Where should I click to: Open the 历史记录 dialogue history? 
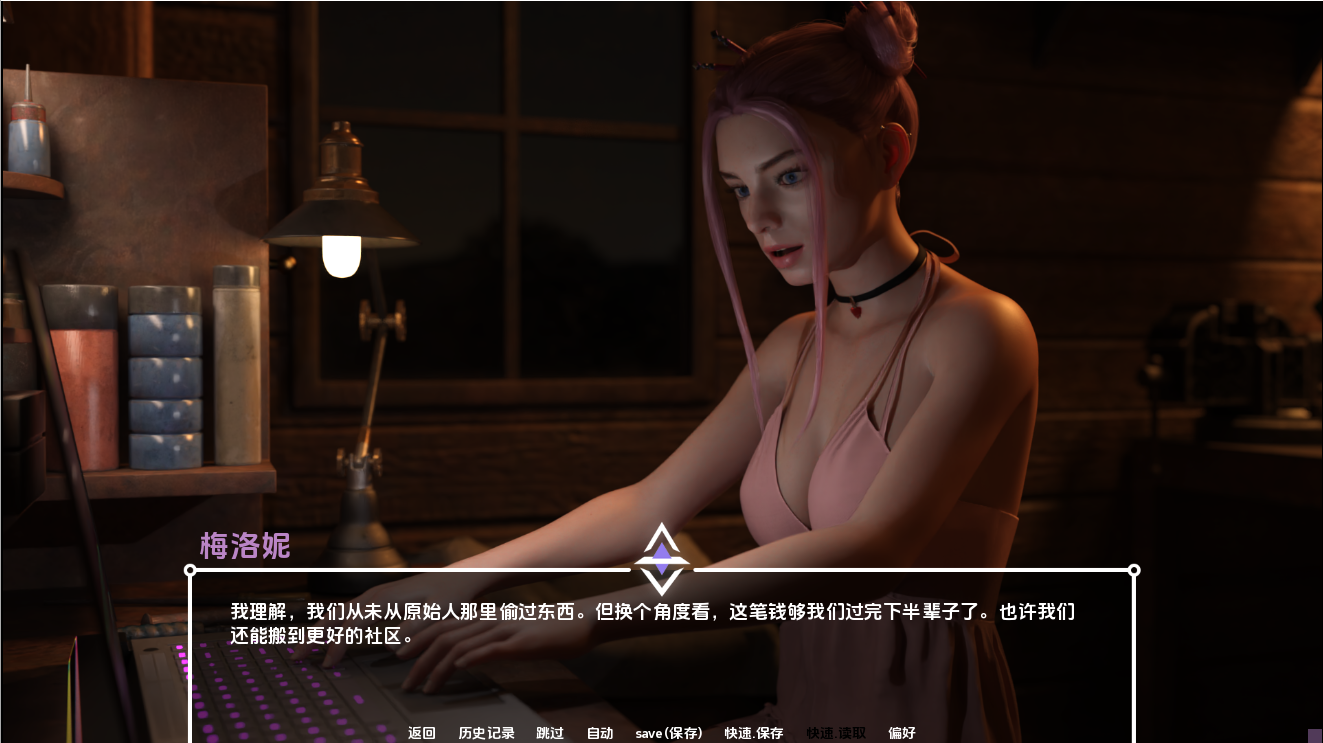(486, 732)
